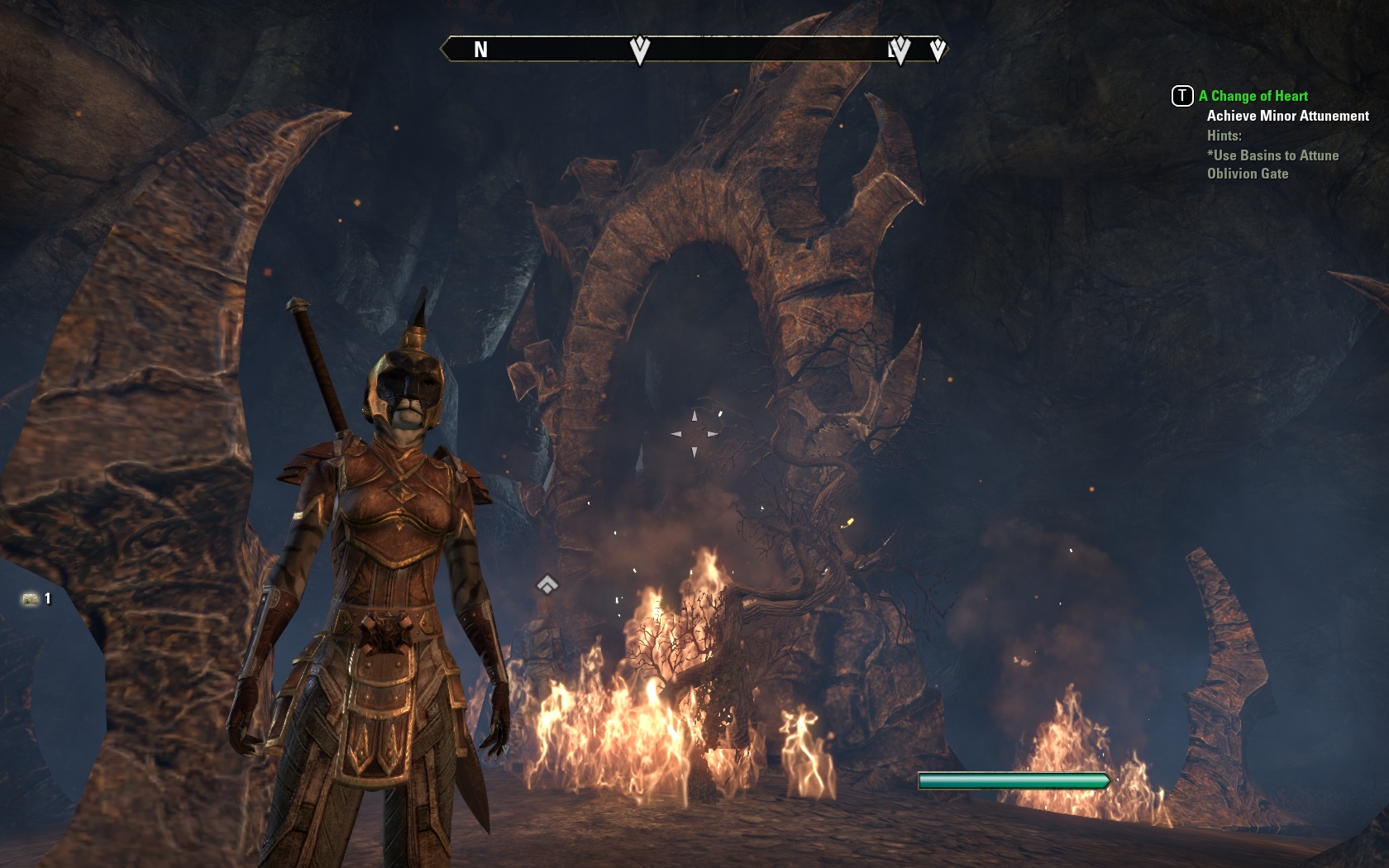1389x868 pixels.
Task: Click the white diamond objective marker near the gate
Action: point(548,584)
